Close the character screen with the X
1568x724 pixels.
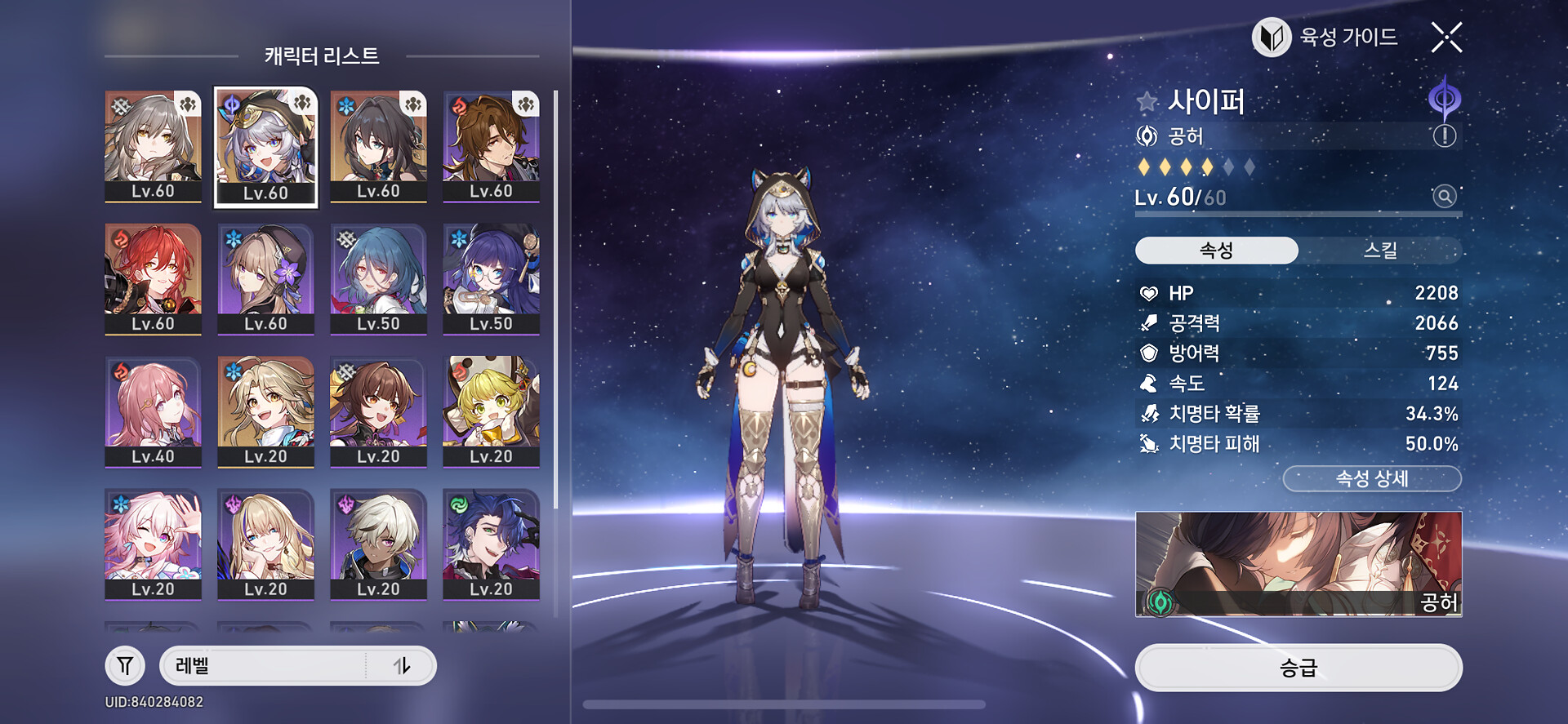coord(1446,38)
